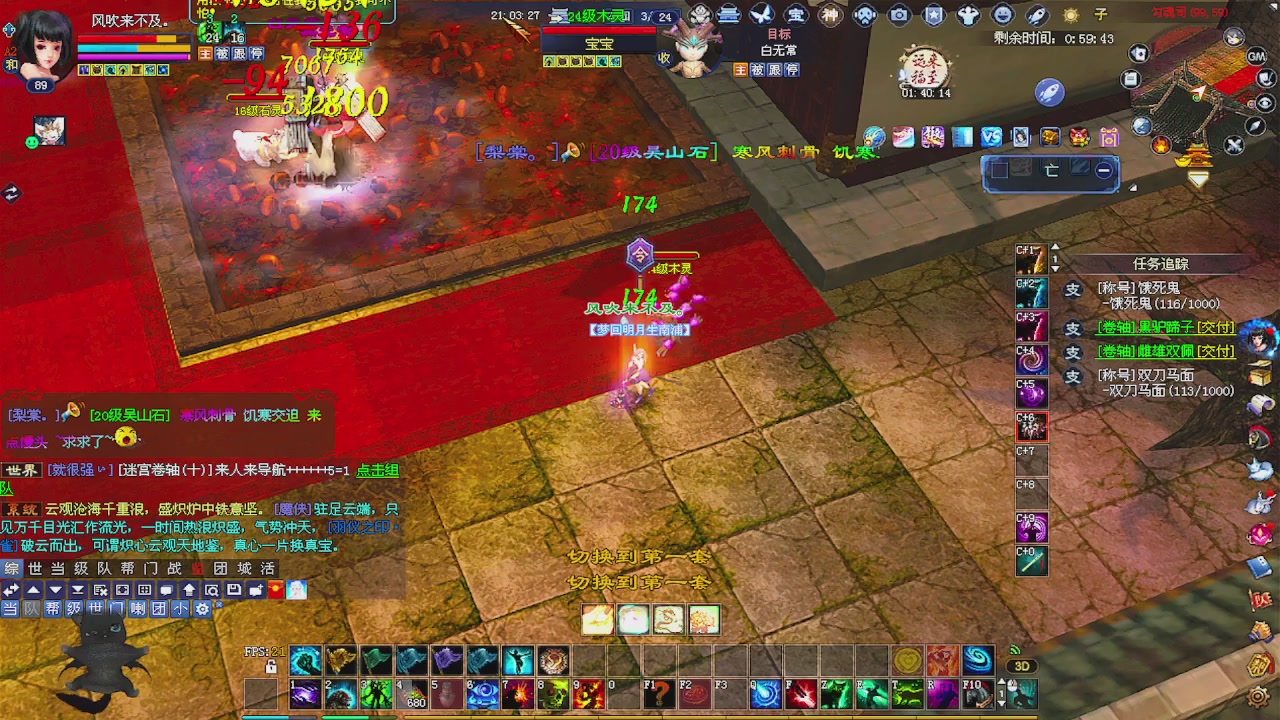Click the 宝 treasure icon in top bar

click(796, 15)
